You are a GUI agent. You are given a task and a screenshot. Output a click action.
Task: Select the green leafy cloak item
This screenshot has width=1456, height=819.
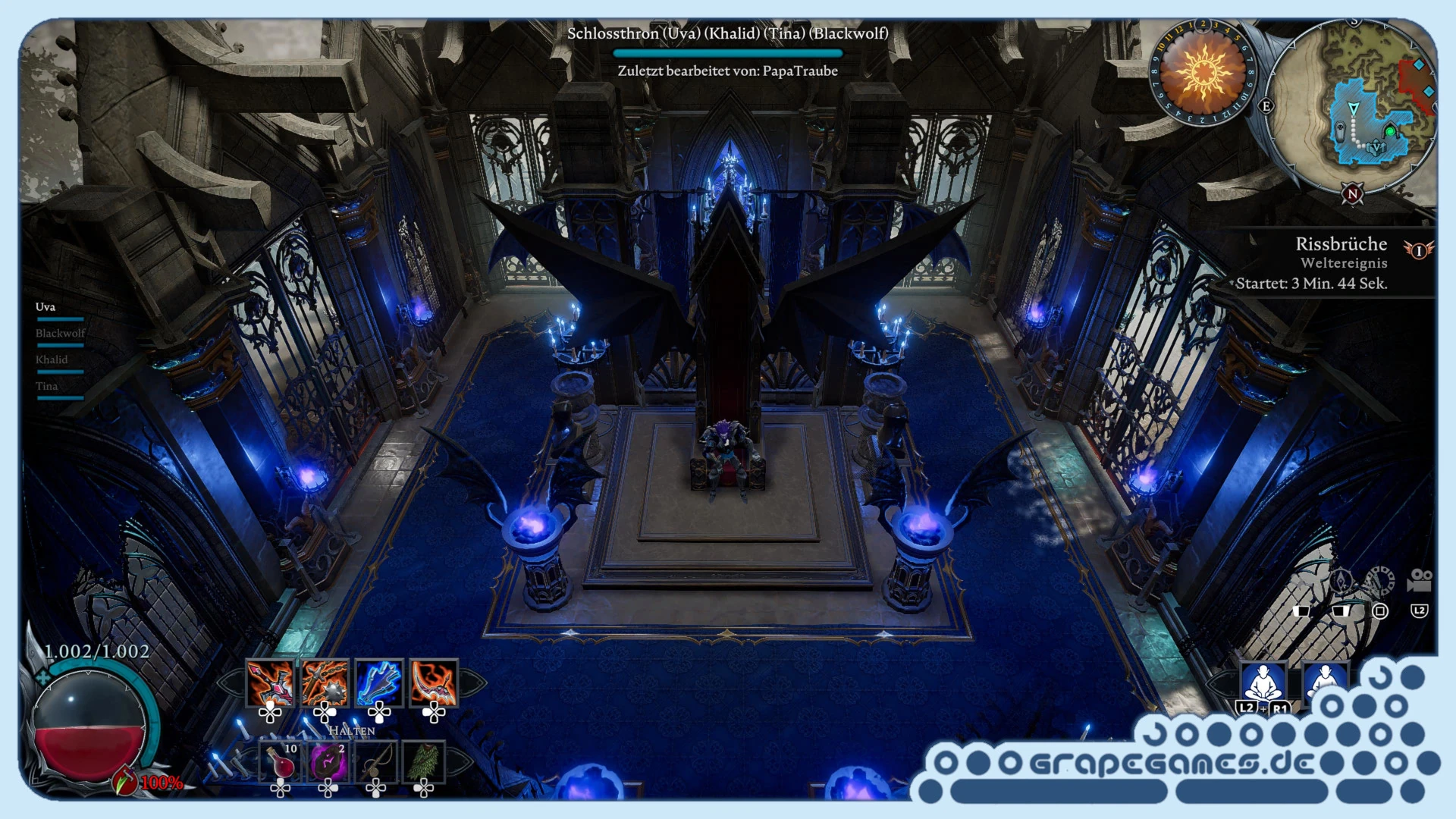point(423,761)
